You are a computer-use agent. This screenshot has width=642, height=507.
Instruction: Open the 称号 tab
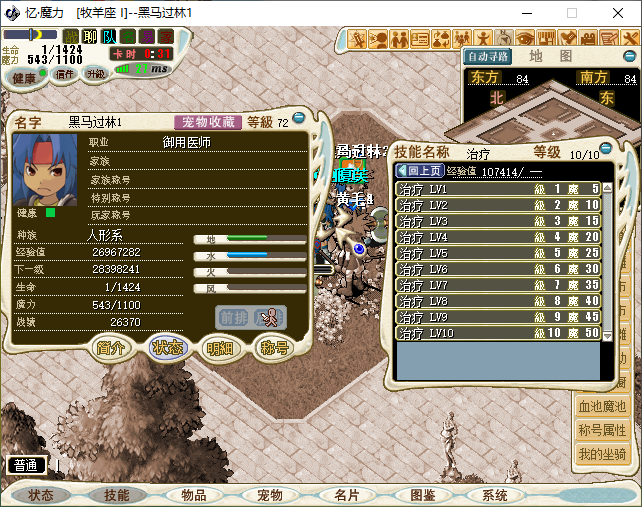(273, 348)
